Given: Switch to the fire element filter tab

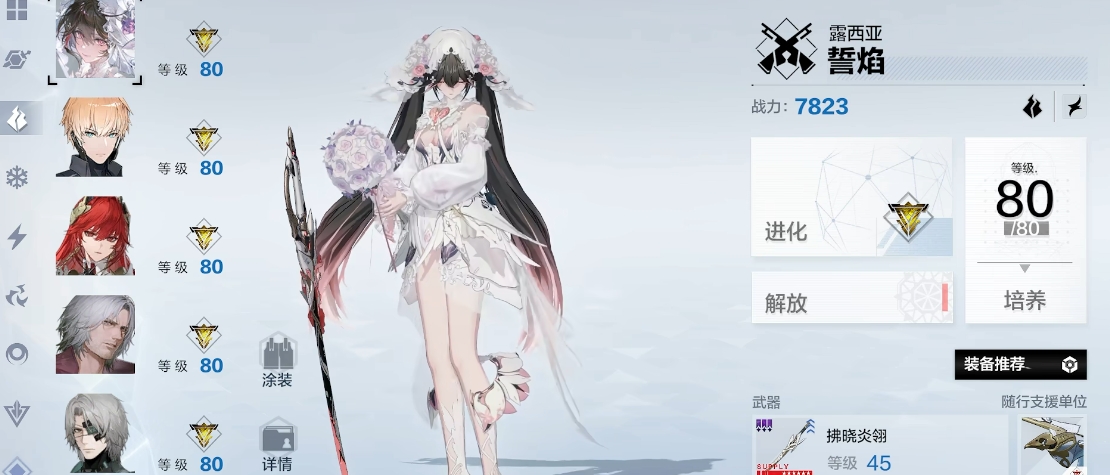Looking at the screenshot, I should coord(18,118).
